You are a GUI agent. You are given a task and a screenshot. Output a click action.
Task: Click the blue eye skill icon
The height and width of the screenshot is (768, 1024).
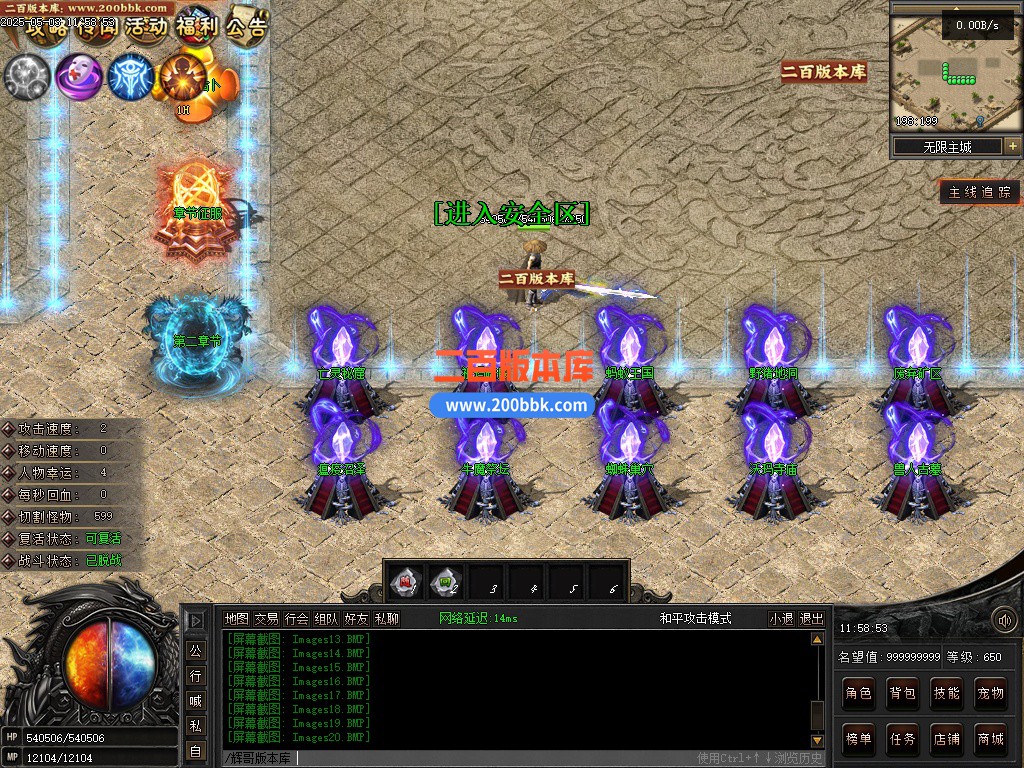coord(129,76)
